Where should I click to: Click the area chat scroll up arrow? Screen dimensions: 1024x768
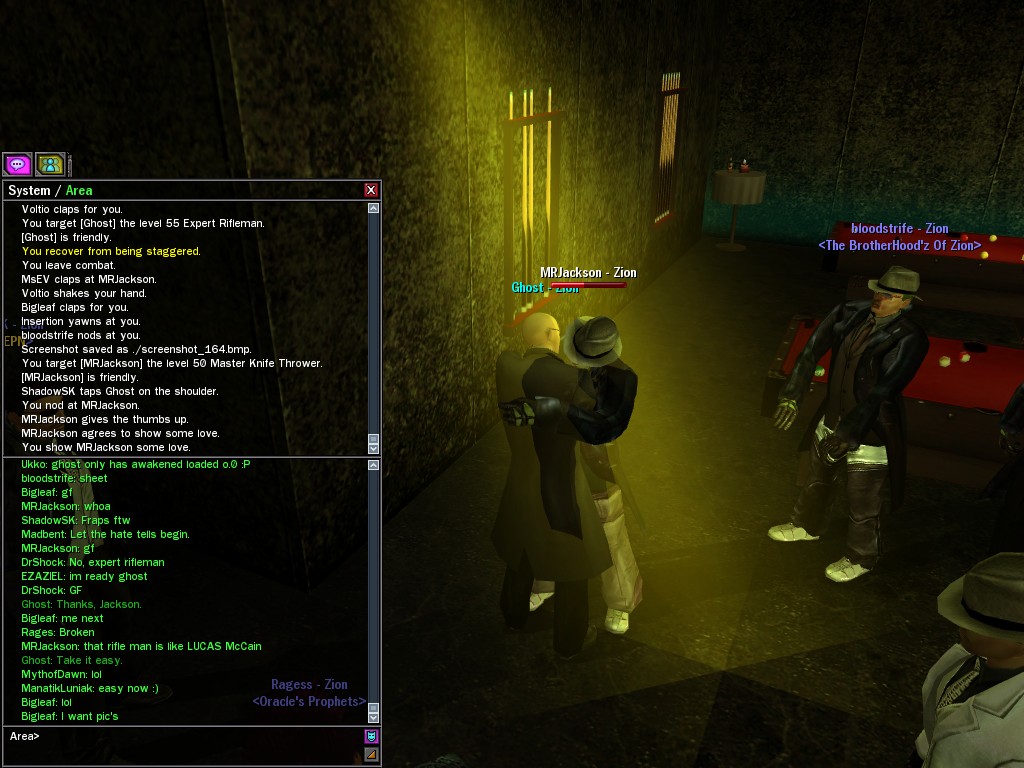click(x=374, y=465)
